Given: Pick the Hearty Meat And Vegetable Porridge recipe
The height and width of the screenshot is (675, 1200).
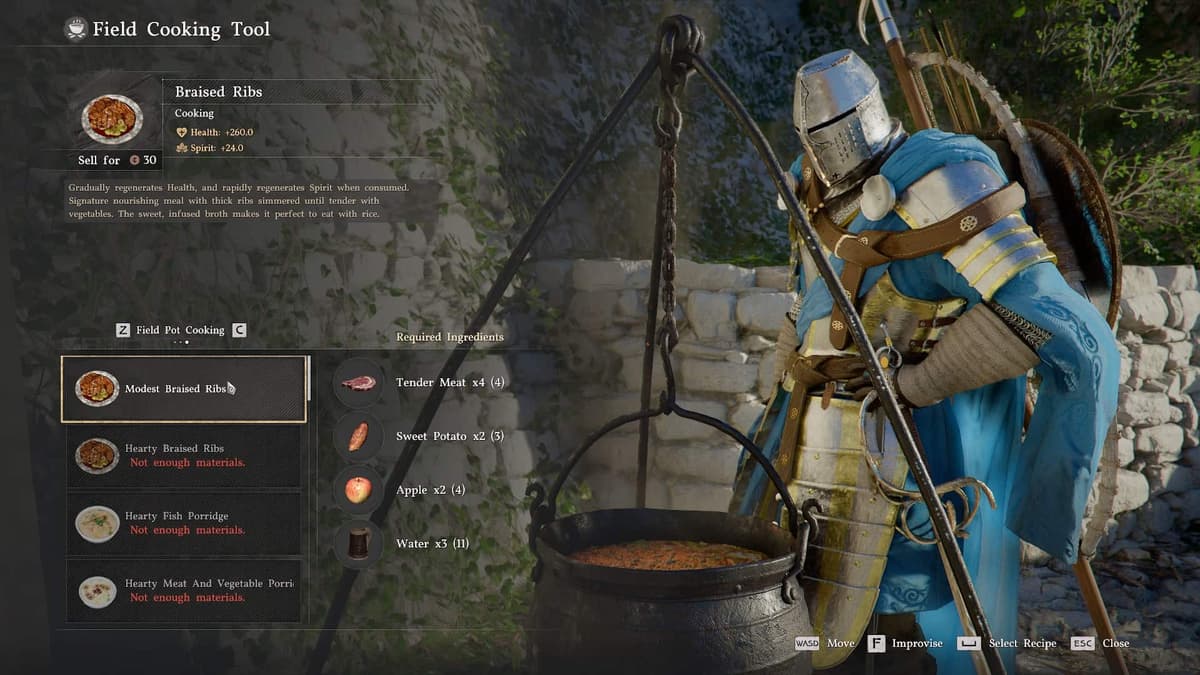Looking at the screenshot, I should point(184,590).
